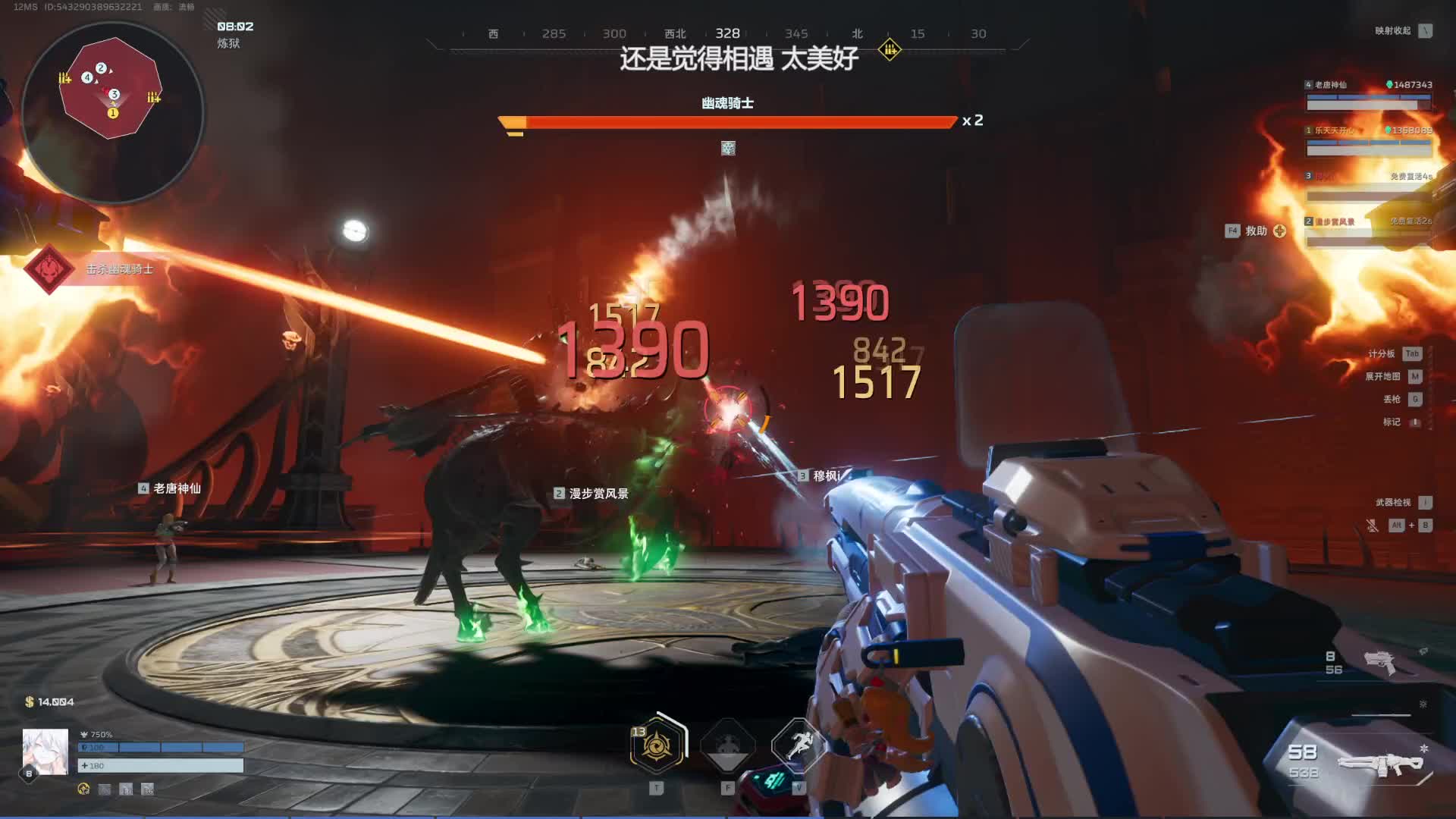The image size is (1456, 819).
Task: Click the 救助 rescue prompt icon
Action: pyautogui.click(x=1279, y=231)
